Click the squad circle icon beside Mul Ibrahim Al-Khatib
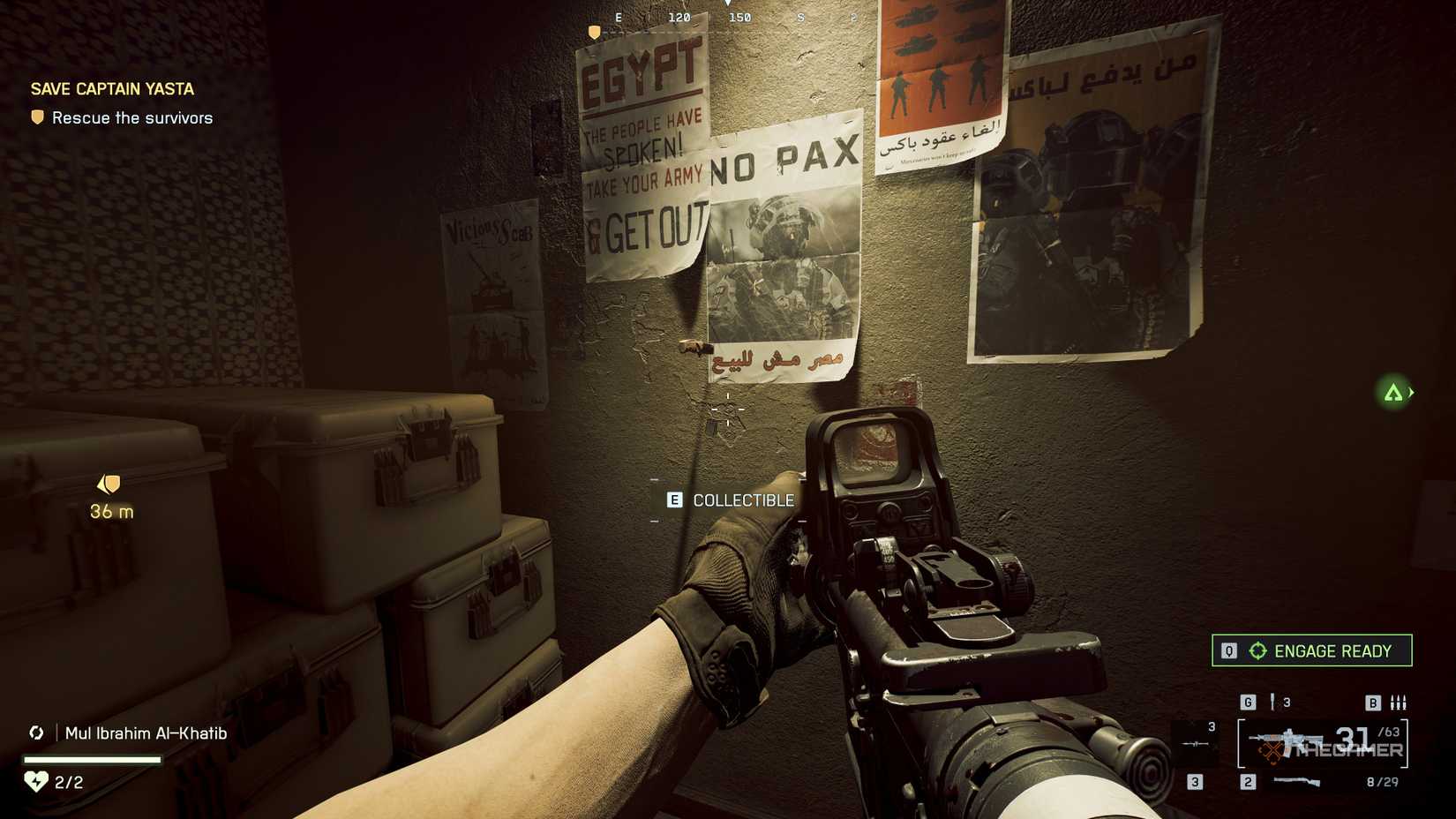The height and width of the screenshot is (819, 1456). pos(37,733)
